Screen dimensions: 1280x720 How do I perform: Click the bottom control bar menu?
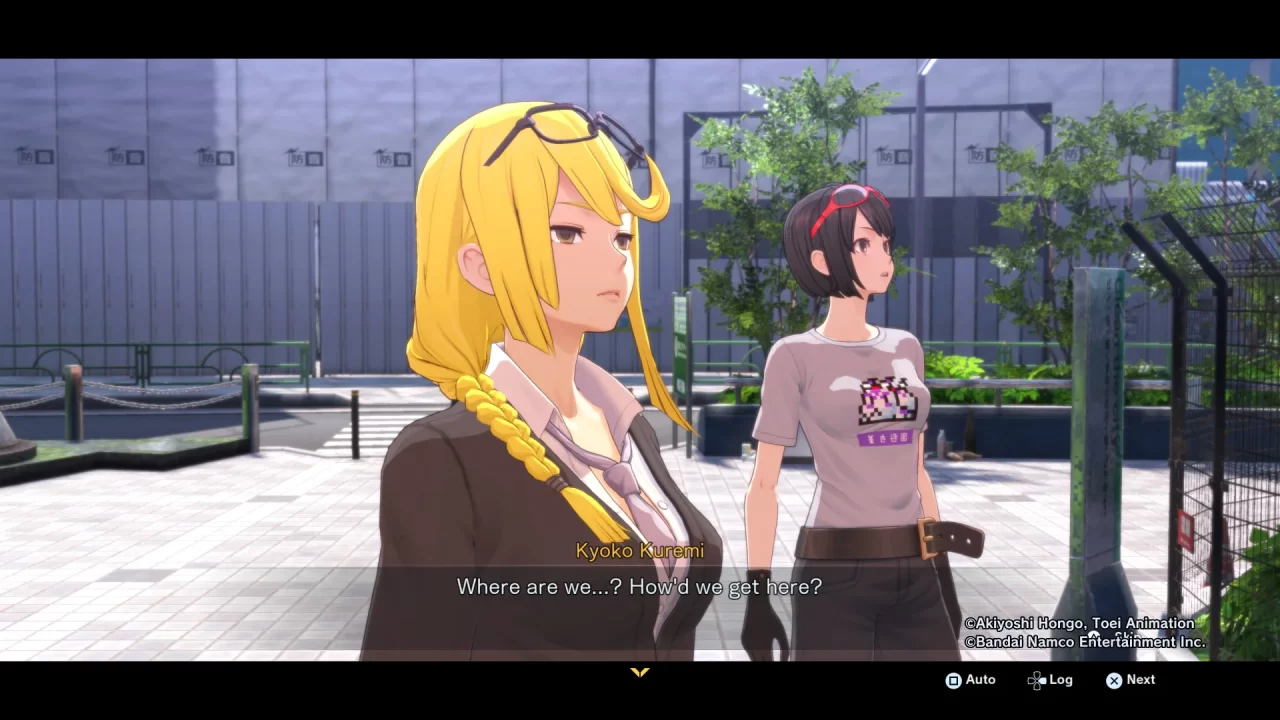coord(1045,680)
